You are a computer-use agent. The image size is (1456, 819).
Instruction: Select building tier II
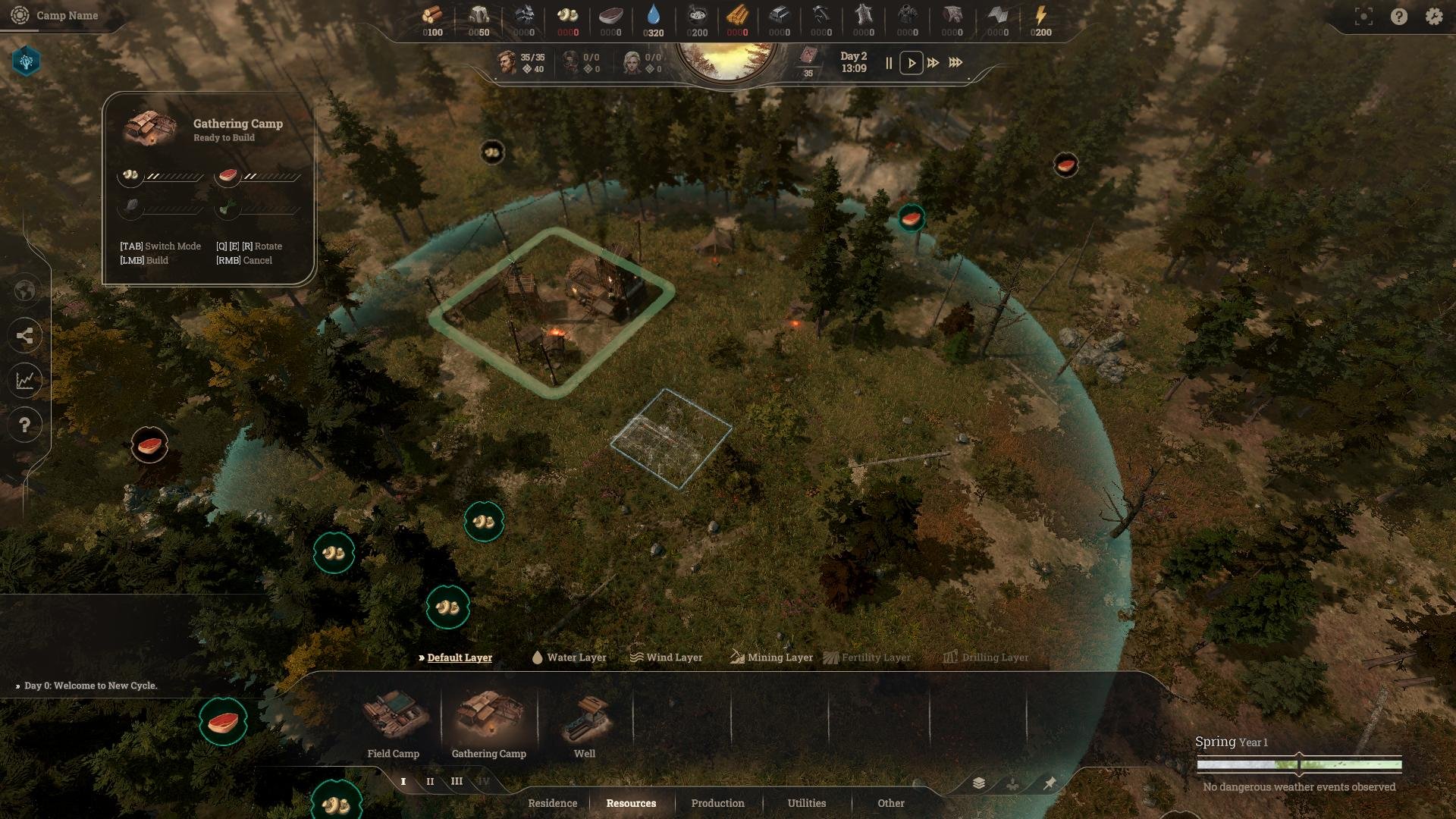(x=430, y=781)
